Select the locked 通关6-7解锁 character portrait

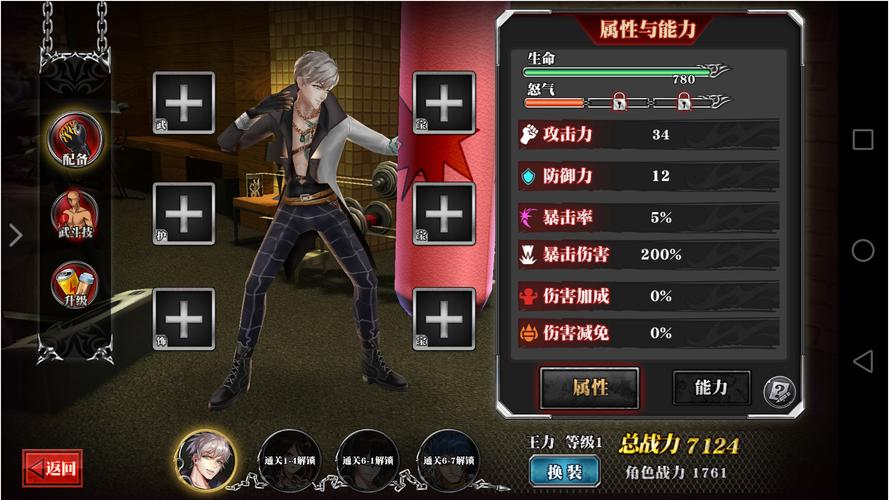444,459
